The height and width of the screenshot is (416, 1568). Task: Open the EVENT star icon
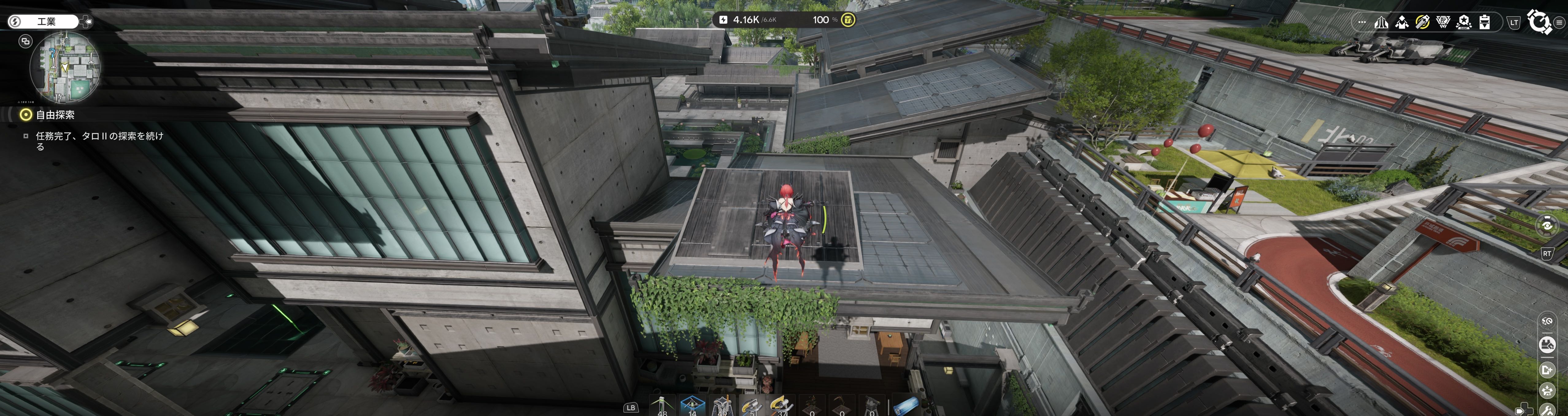(1464, 22)
